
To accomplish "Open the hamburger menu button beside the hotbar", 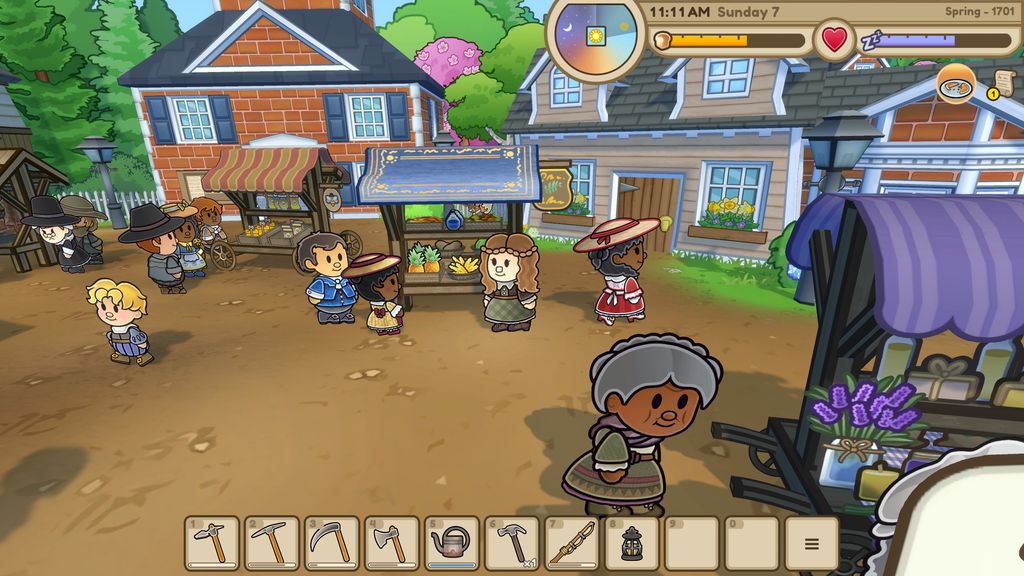I will pyautogui.click(x=811, y=543).
